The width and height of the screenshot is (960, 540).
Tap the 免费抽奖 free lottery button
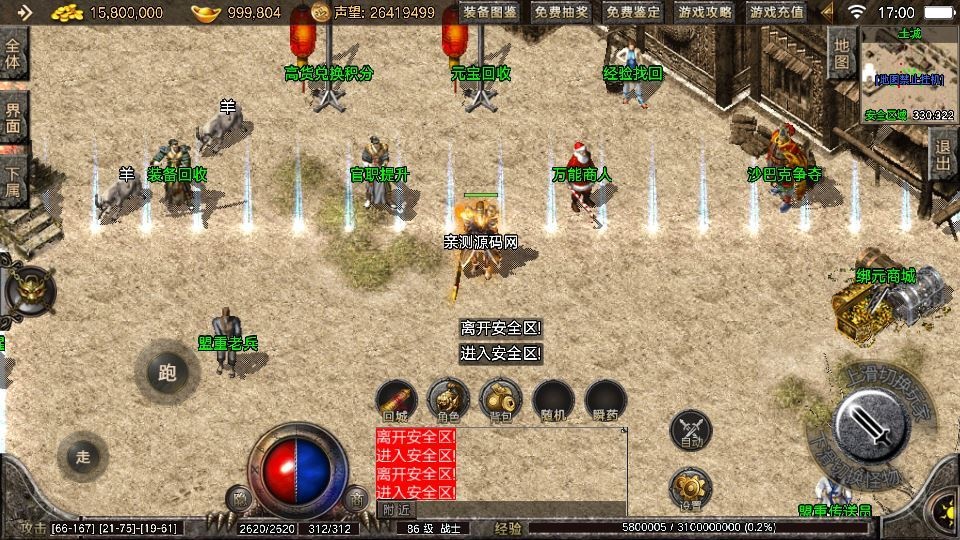click(562, 13)
